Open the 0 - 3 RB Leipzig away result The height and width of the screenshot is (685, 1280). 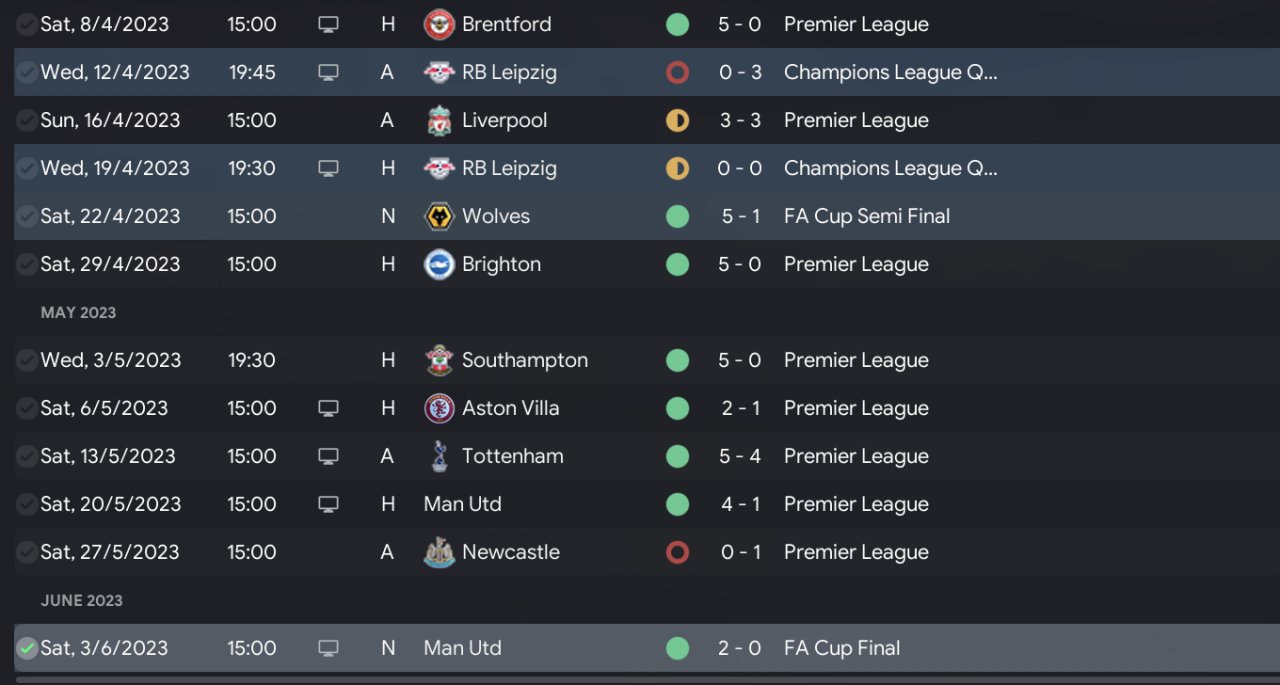click(740, 72)
